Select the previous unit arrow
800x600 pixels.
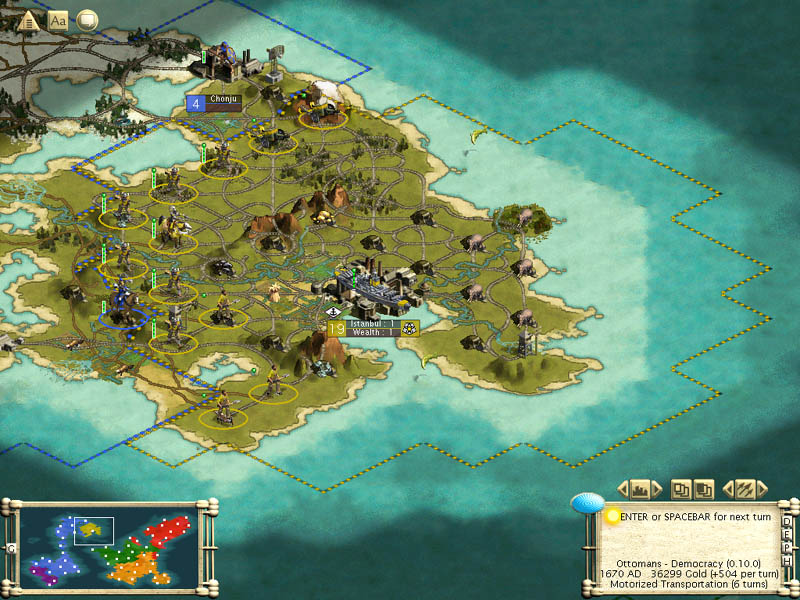tap(729, 489)
